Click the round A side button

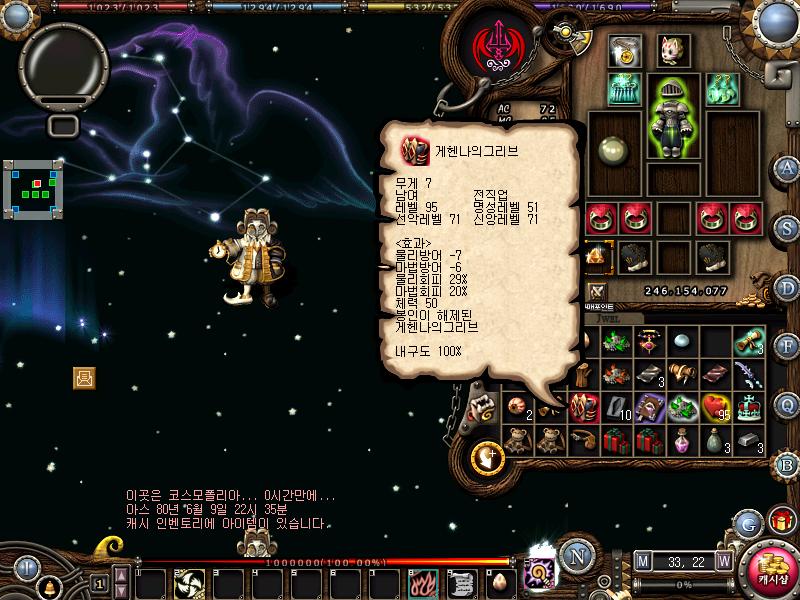coord(787,168)
